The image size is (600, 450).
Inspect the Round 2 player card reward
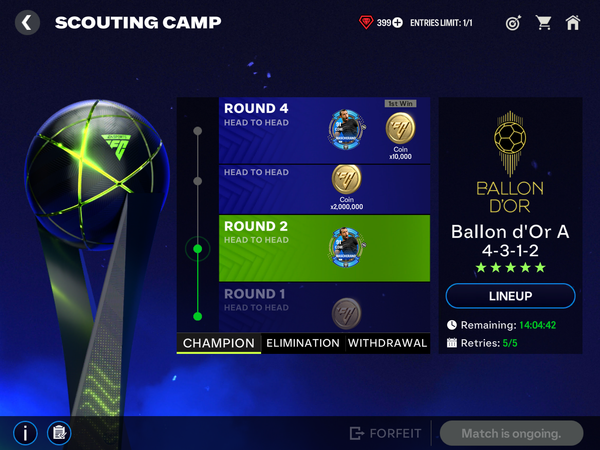pyautogui.click(x=345, y=248)
